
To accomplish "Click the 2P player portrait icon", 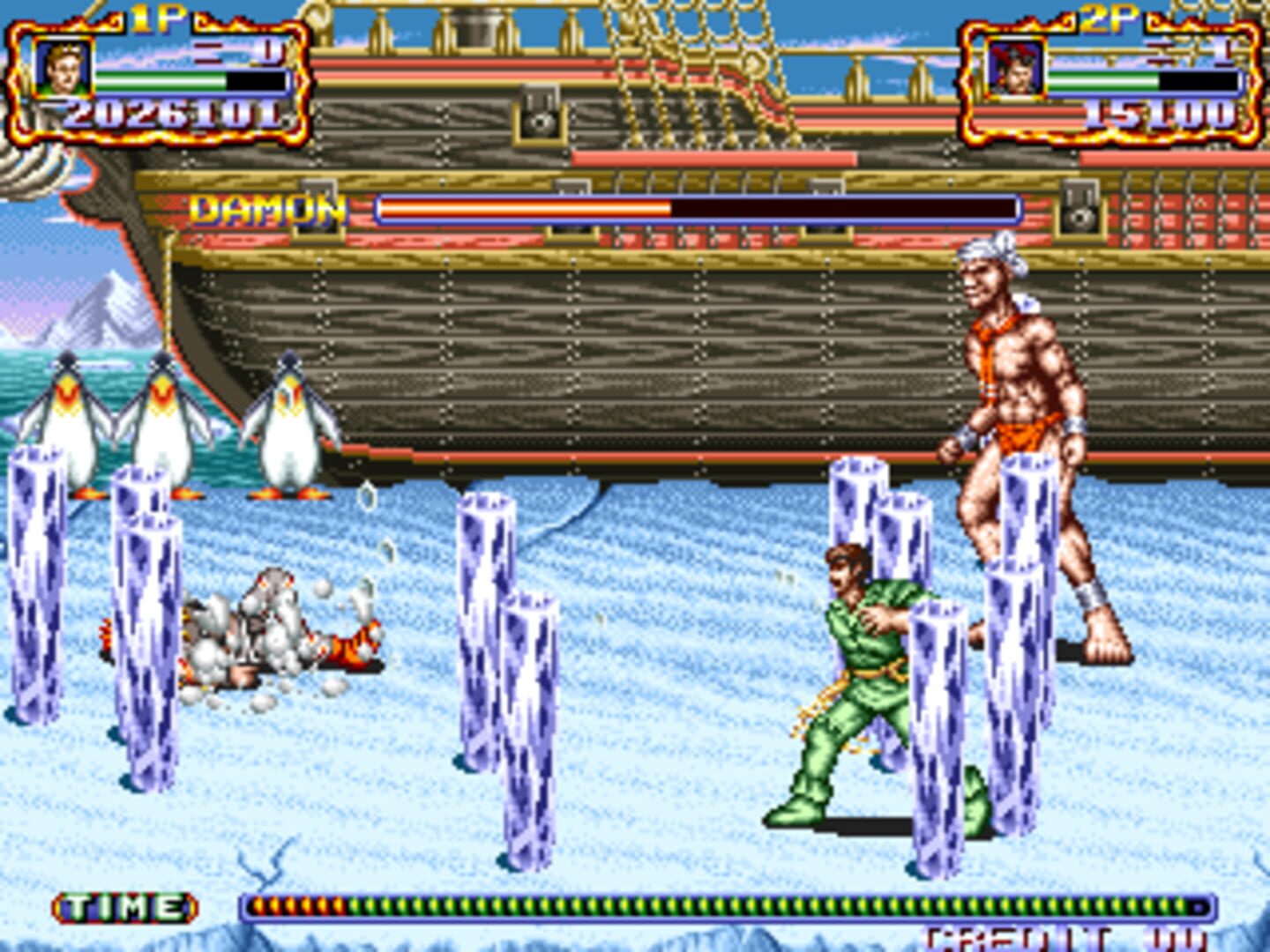I will 1018,69.
